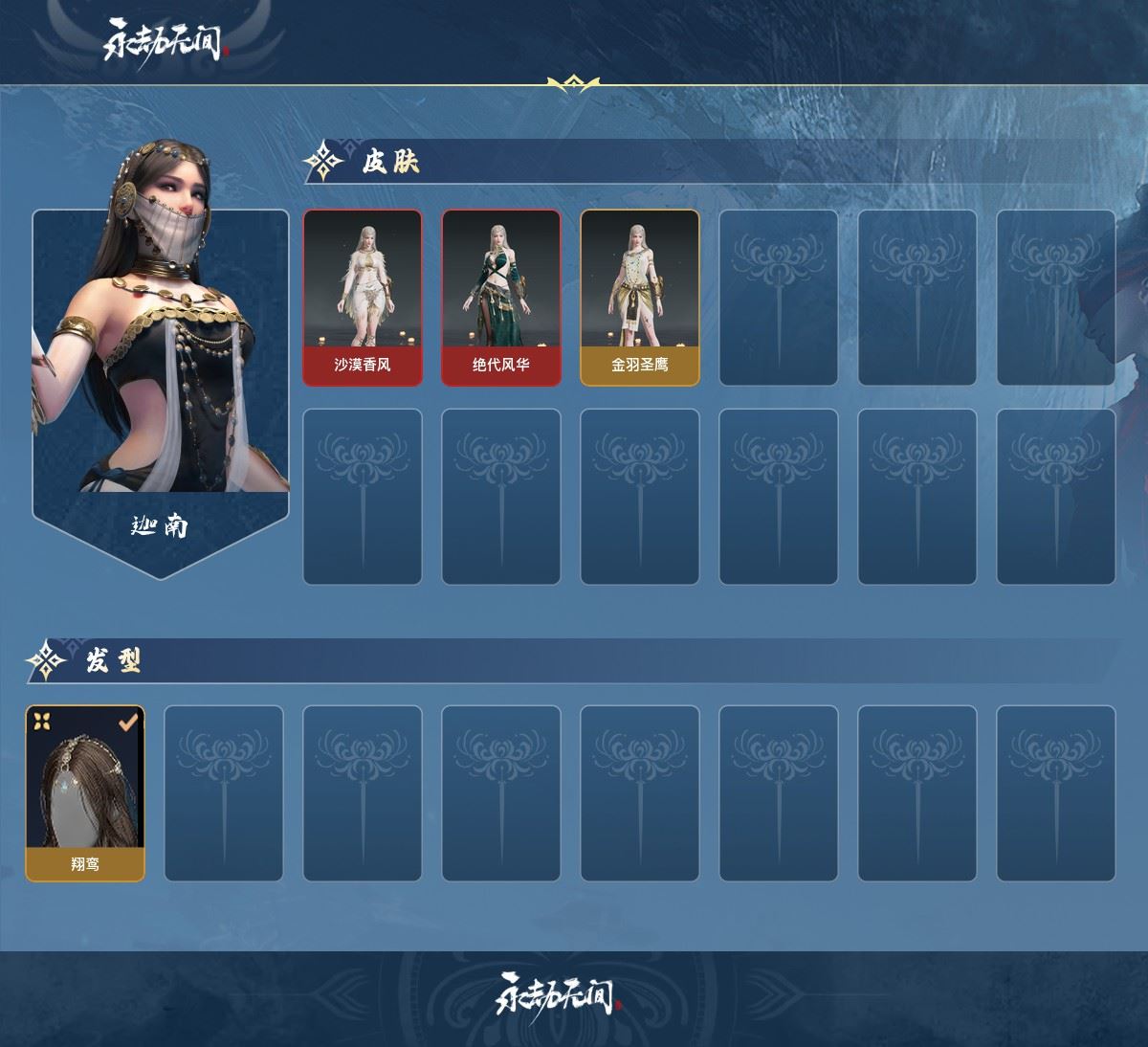This screenshot has height=1047, width=1148.
Task: Select the 沙漠香风 skin card
Action: pos(363,298)
